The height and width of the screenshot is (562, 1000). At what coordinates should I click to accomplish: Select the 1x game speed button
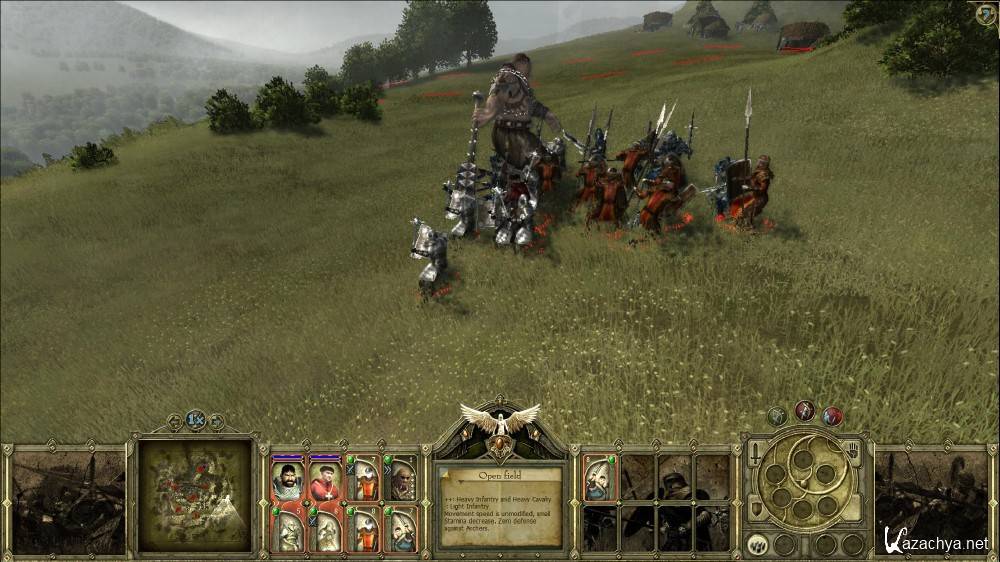[196, 420]
